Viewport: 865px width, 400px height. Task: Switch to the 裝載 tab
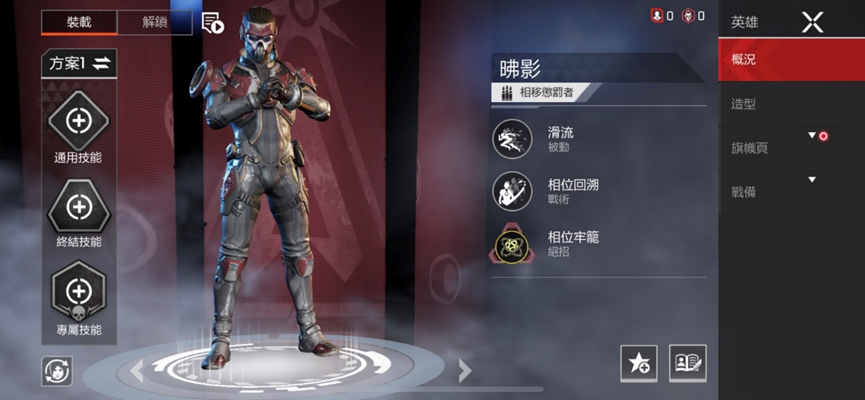coord(78,23)
